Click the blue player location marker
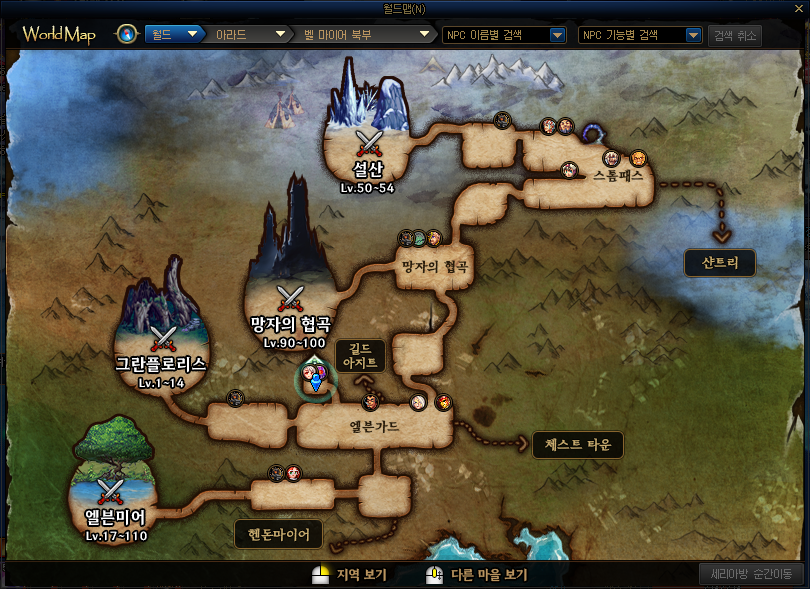 [315, 382]
